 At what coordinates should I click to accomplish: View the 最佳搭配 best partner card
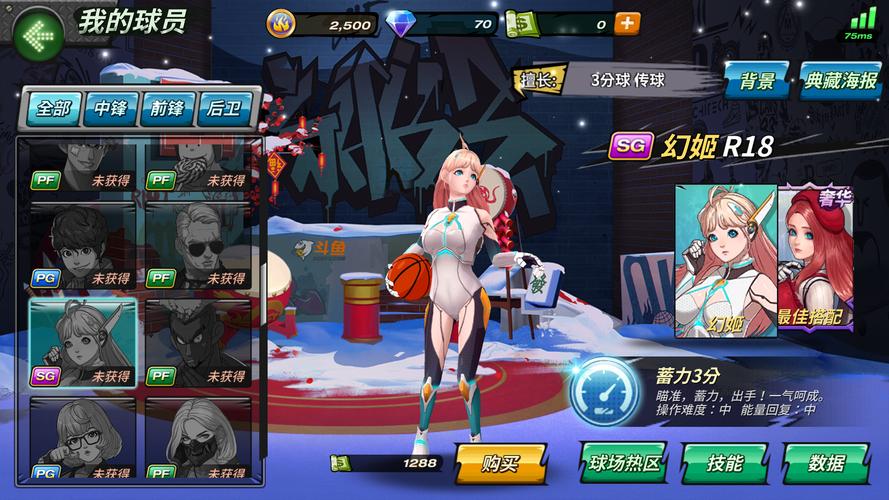(815, 260)
